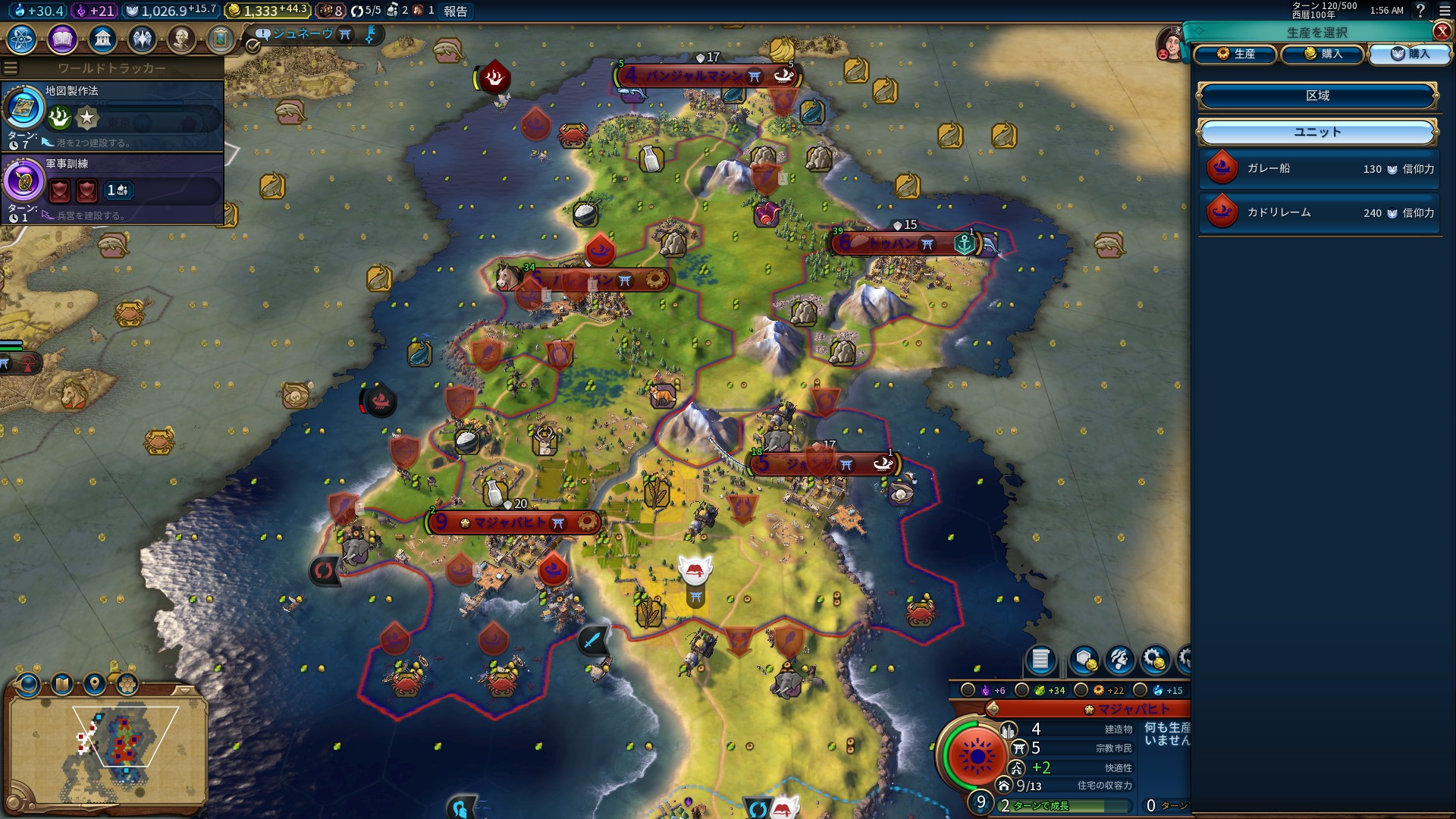
Task: Open the help question mark button
Action: tap(1420, 11)
